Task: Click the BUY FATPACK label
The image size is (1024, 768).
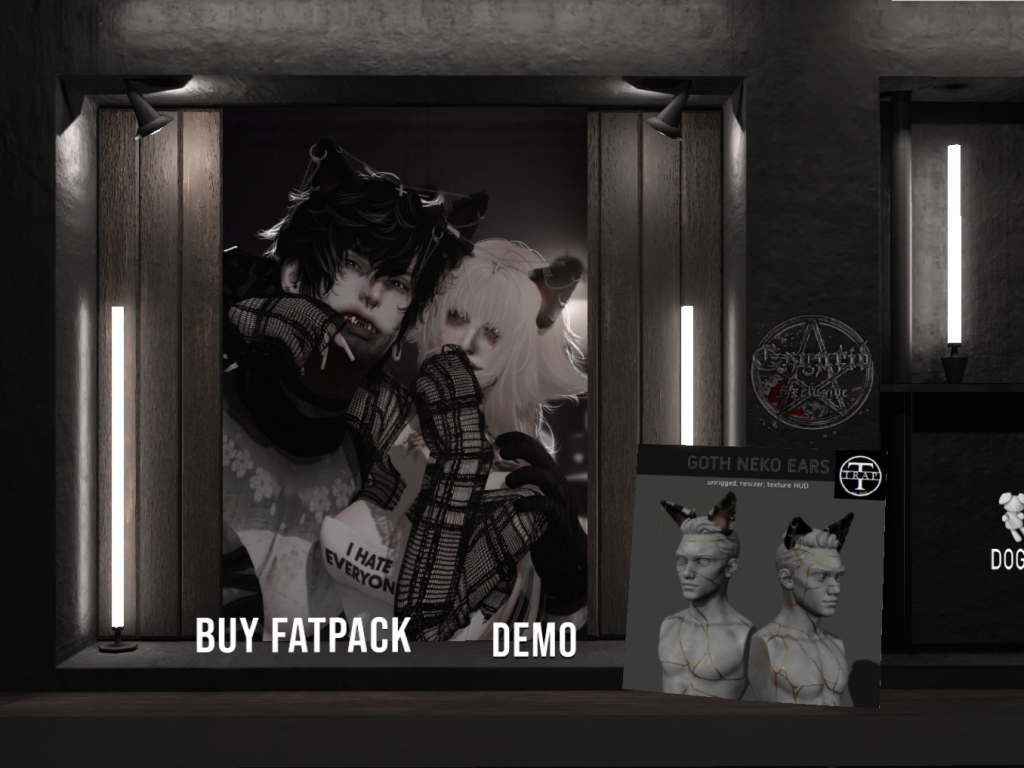Action: pos(303,635)
